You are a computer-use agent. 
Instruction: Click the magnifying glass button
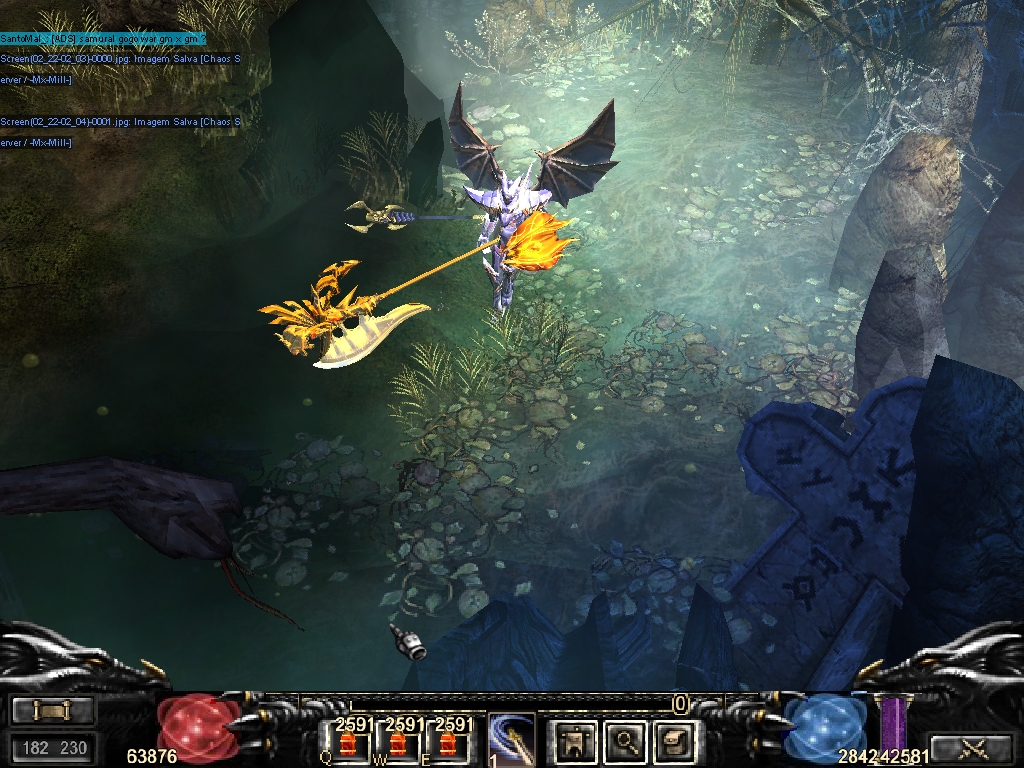point(626,741)
